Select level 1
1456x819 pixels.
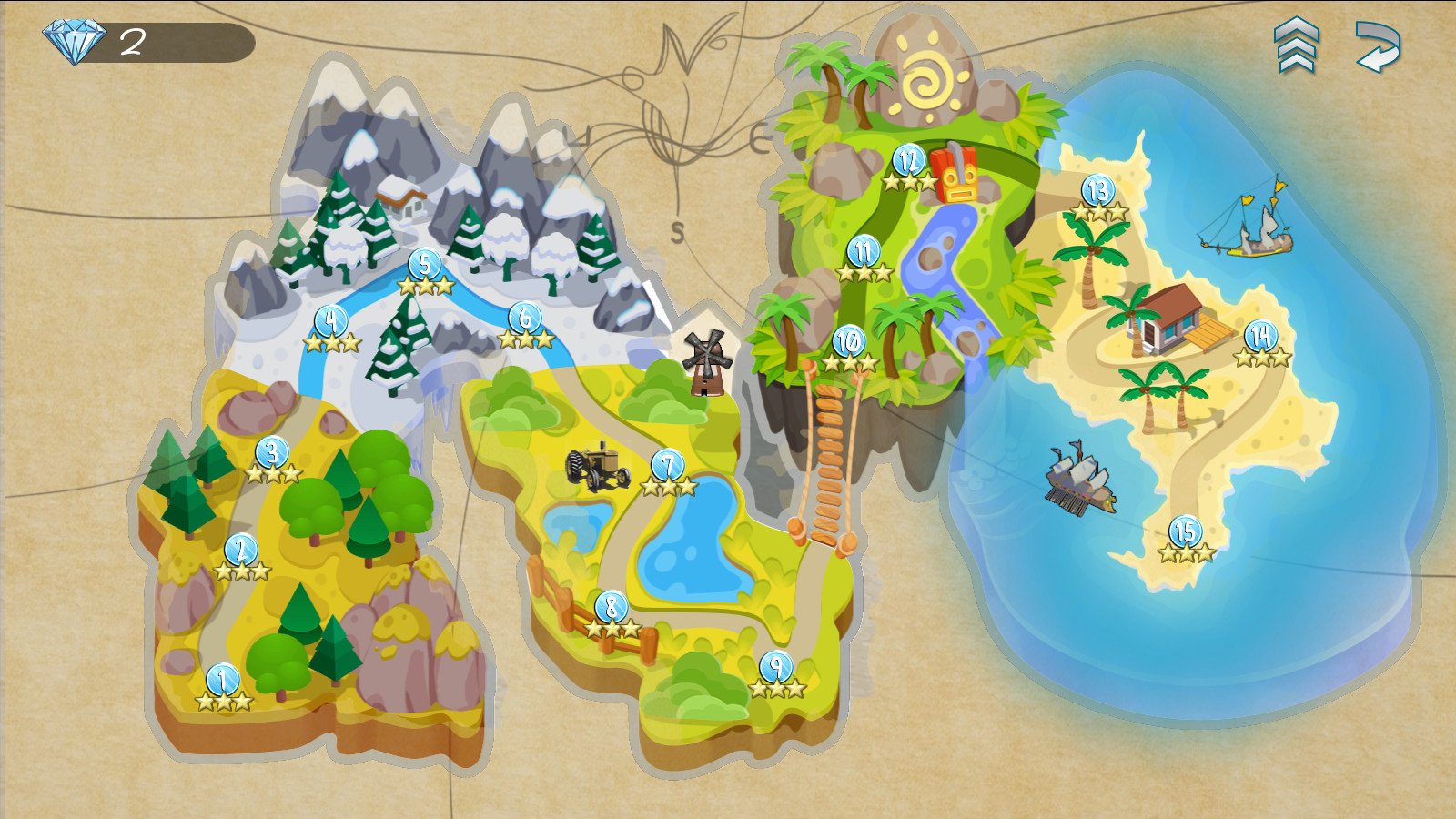point(221,681)
